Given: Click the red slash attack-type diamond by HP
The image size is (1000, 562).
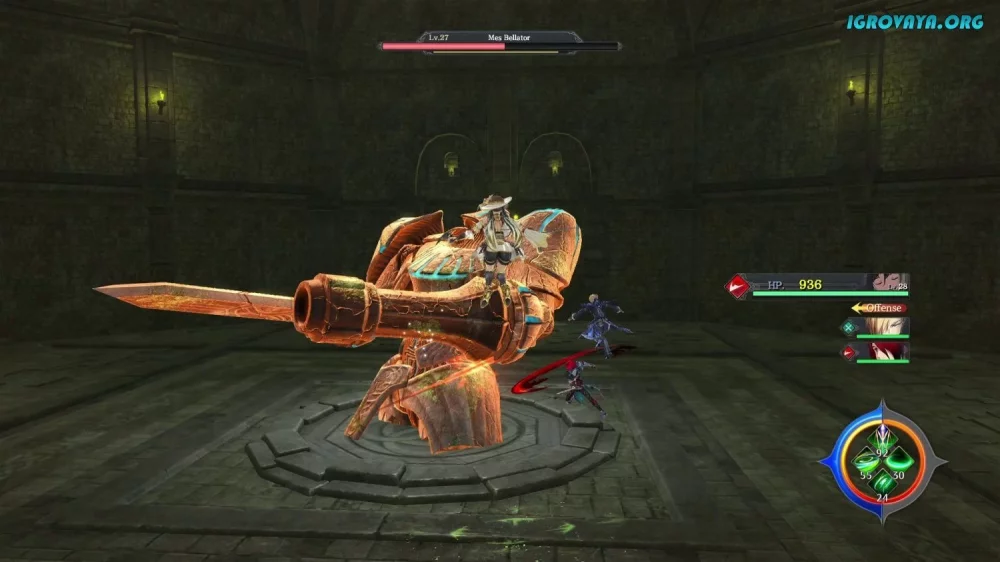Looking at the screenshot, I should point(739,287).
